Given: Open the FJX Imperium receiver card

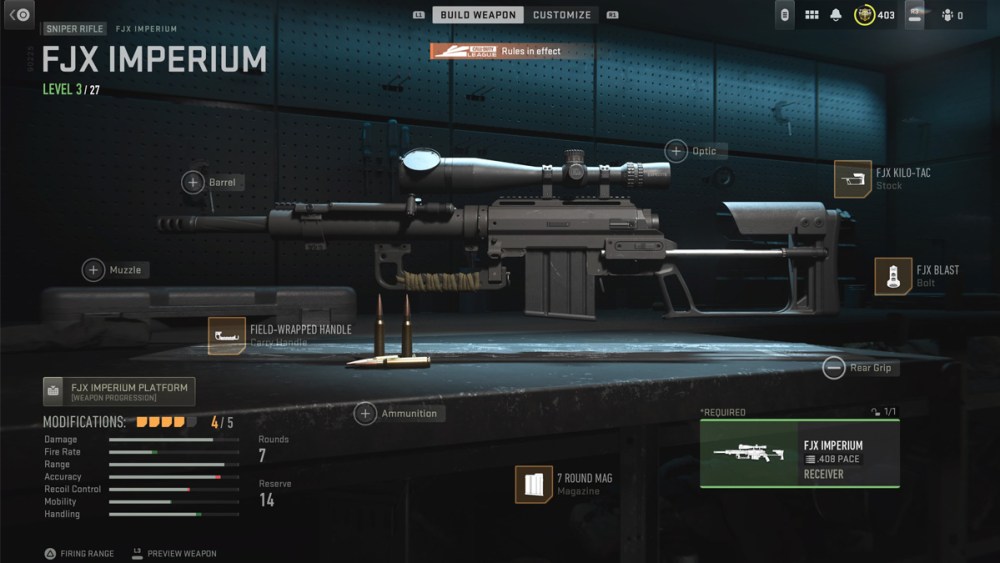Looking at the screenshot, I should click(x=799, y=453).
